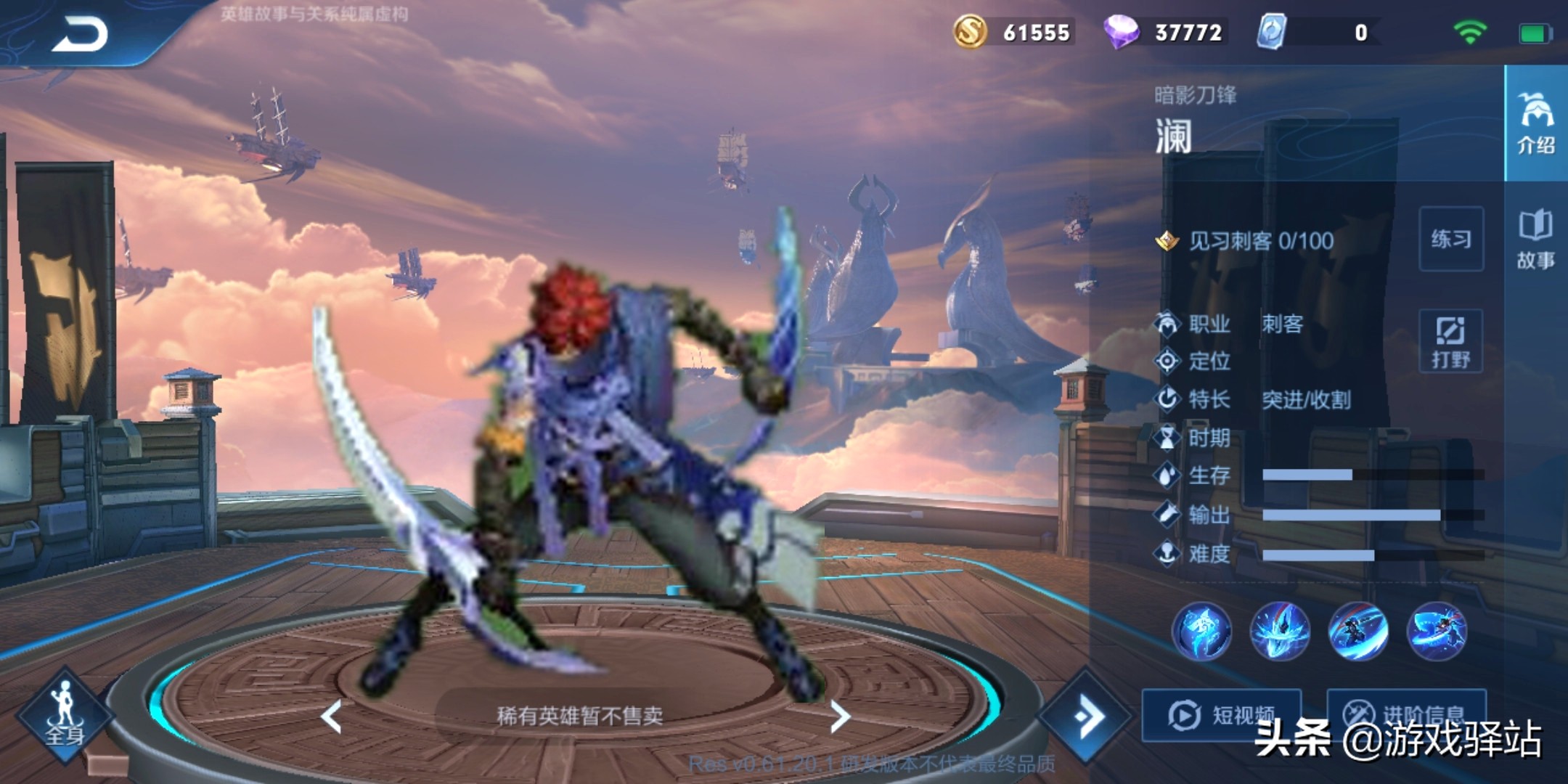1568x784 pixels.
Task: Start the 练习 practice mode
Action: point(1450,239)
